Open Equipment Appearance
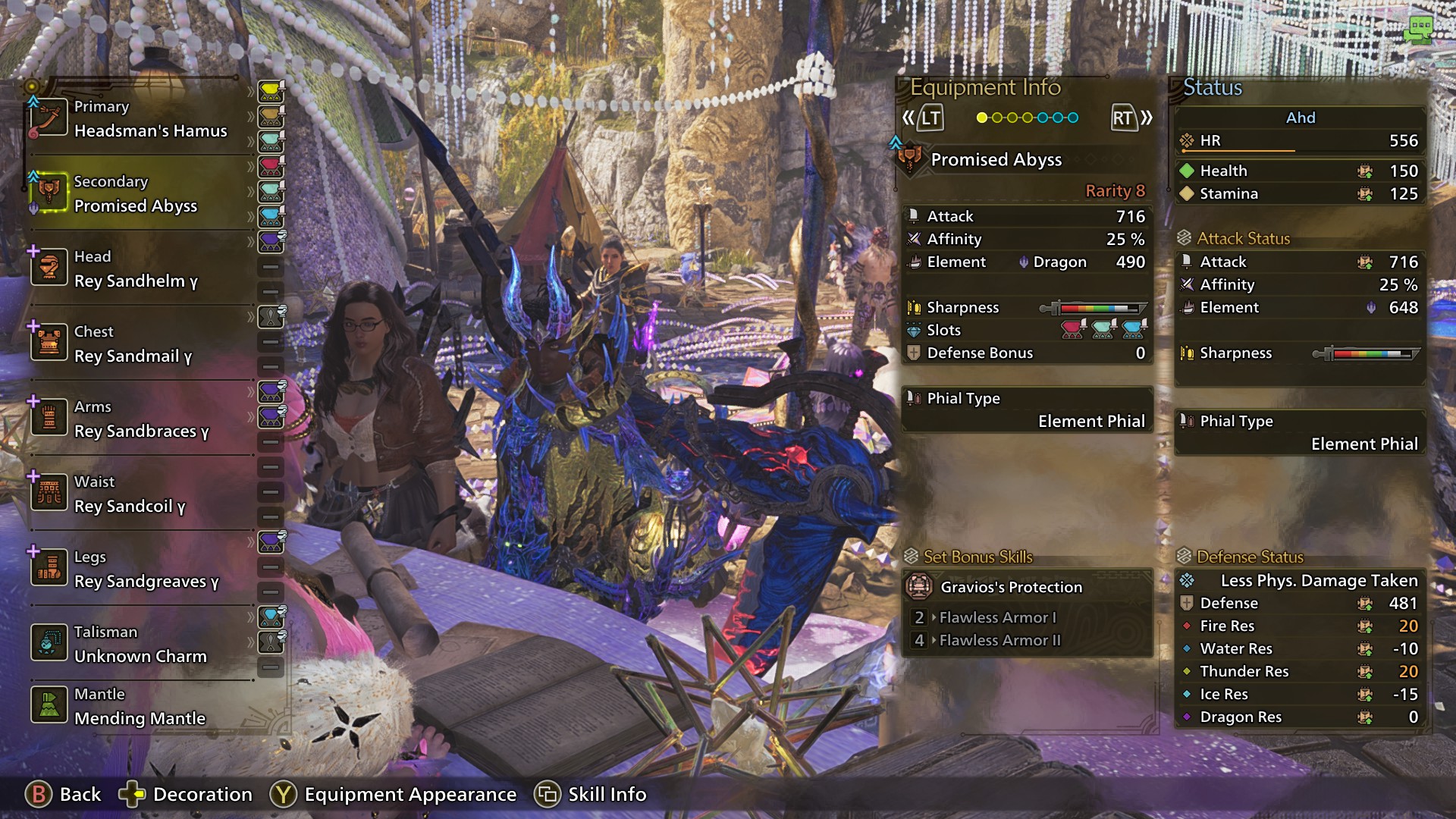Viewport: 1456px width, 819px height. pos(394,794)
